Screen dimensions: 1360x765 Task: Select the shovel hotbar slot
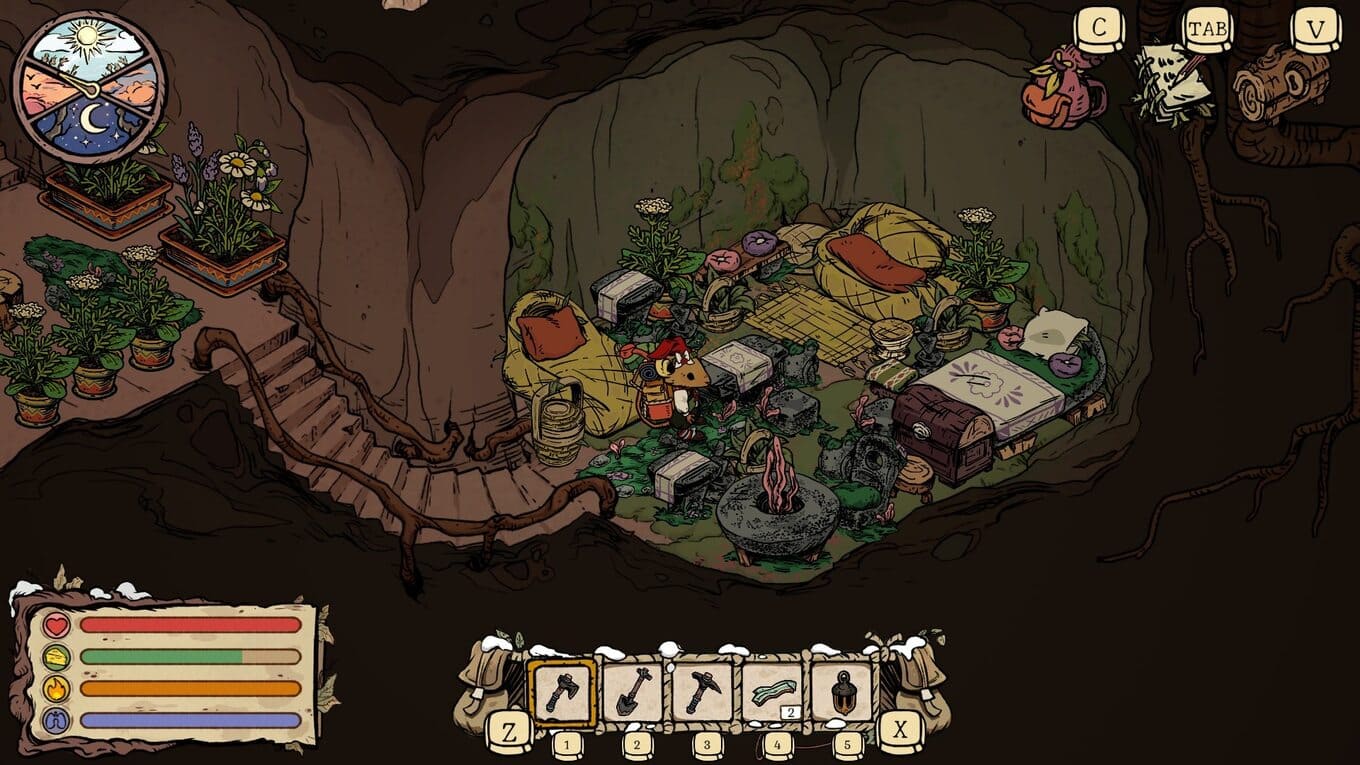pyautogui.click(x=632, y=691)
